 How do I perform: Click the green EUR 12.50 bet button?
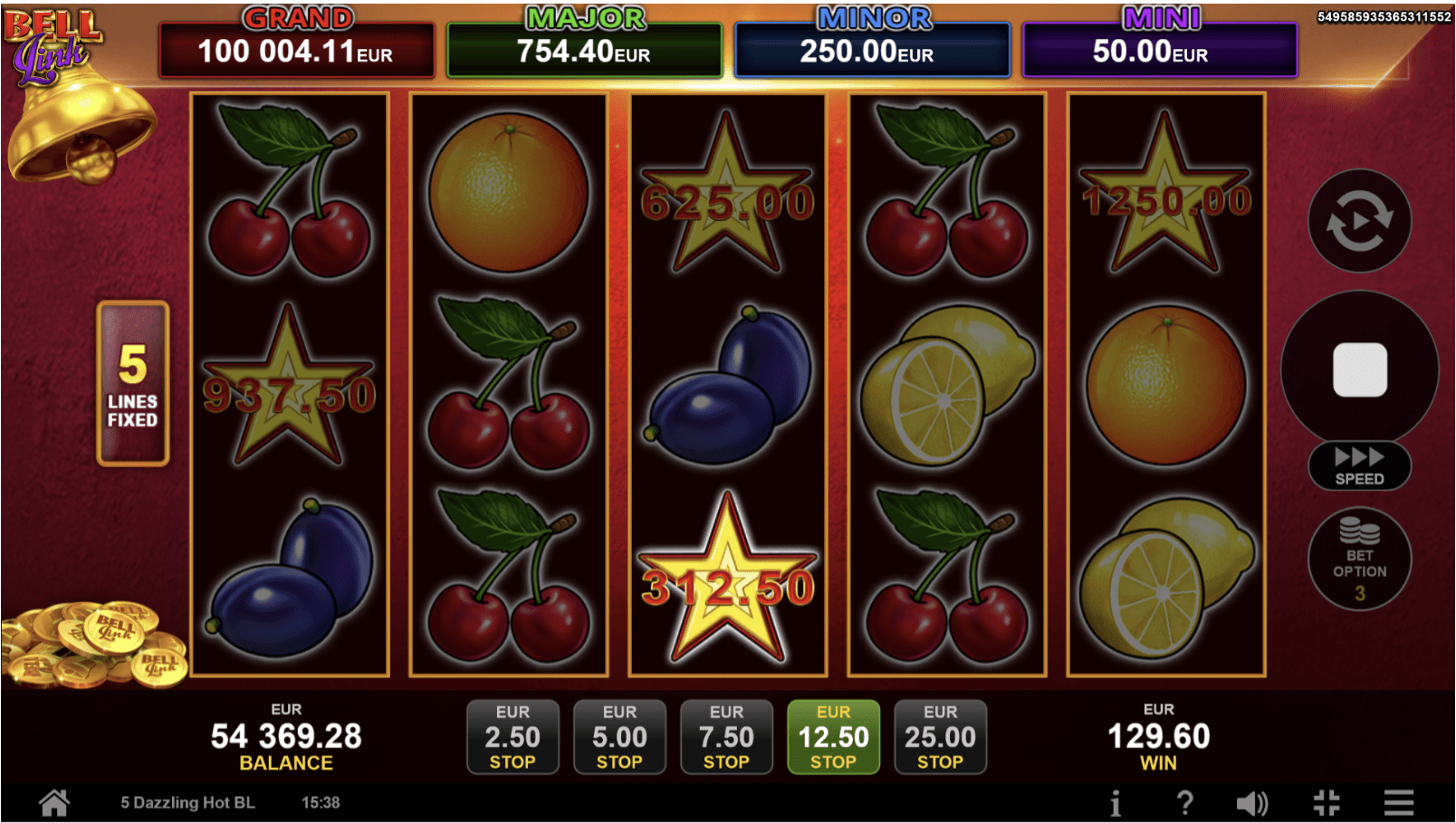point(833,736)
